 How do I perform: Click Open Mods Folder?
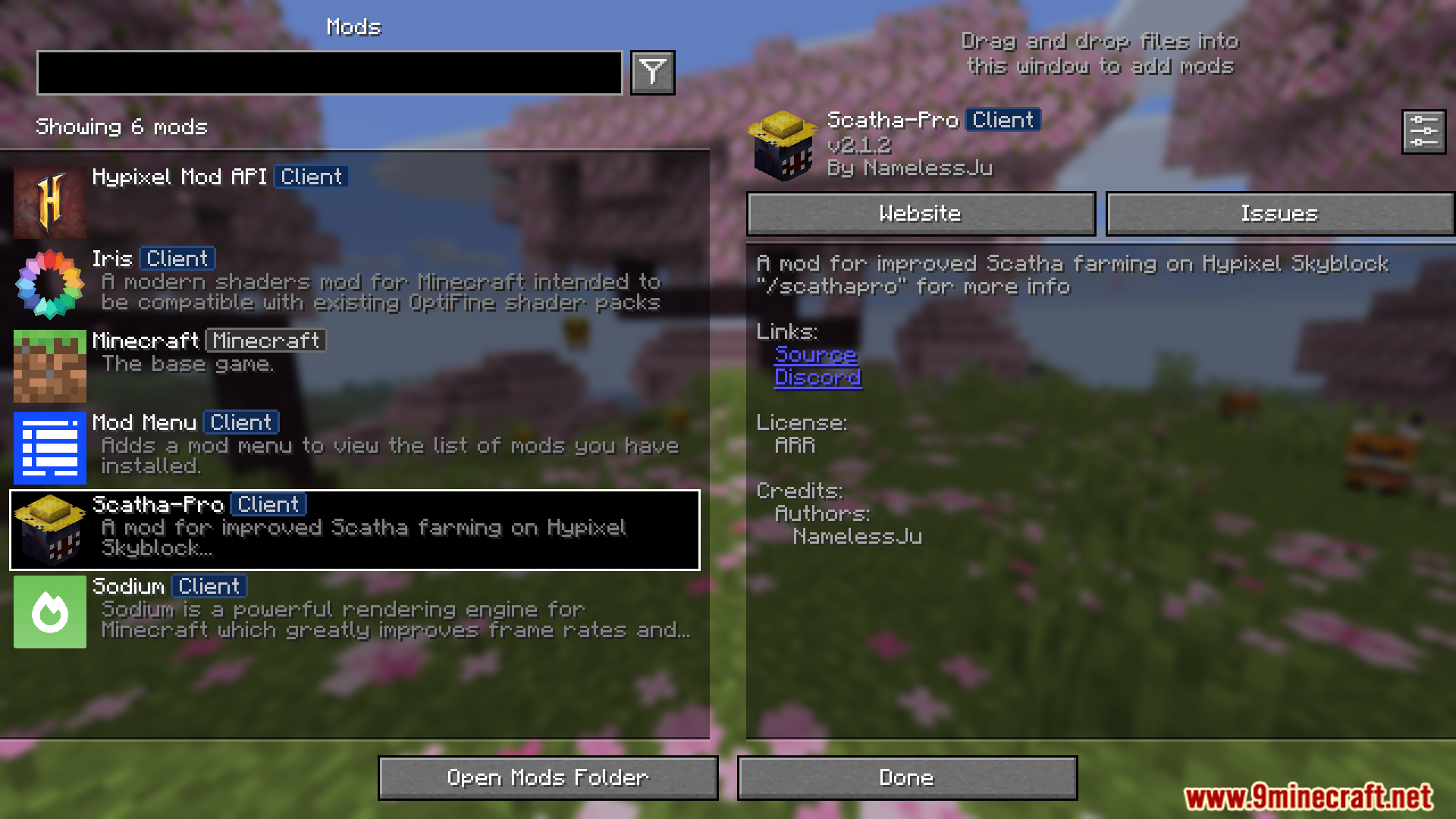(548, 777)
